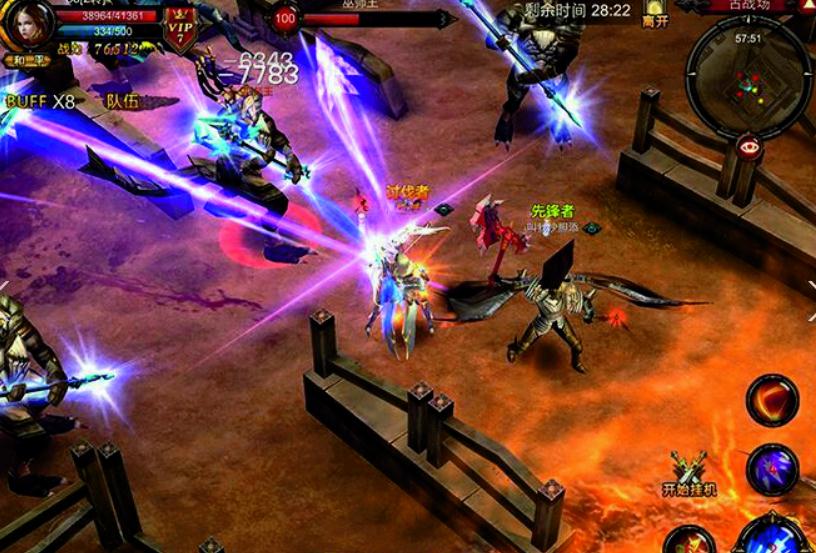Show the BUFF X8 list
Viewport: 816px width, 553px height.
[40, 101]
